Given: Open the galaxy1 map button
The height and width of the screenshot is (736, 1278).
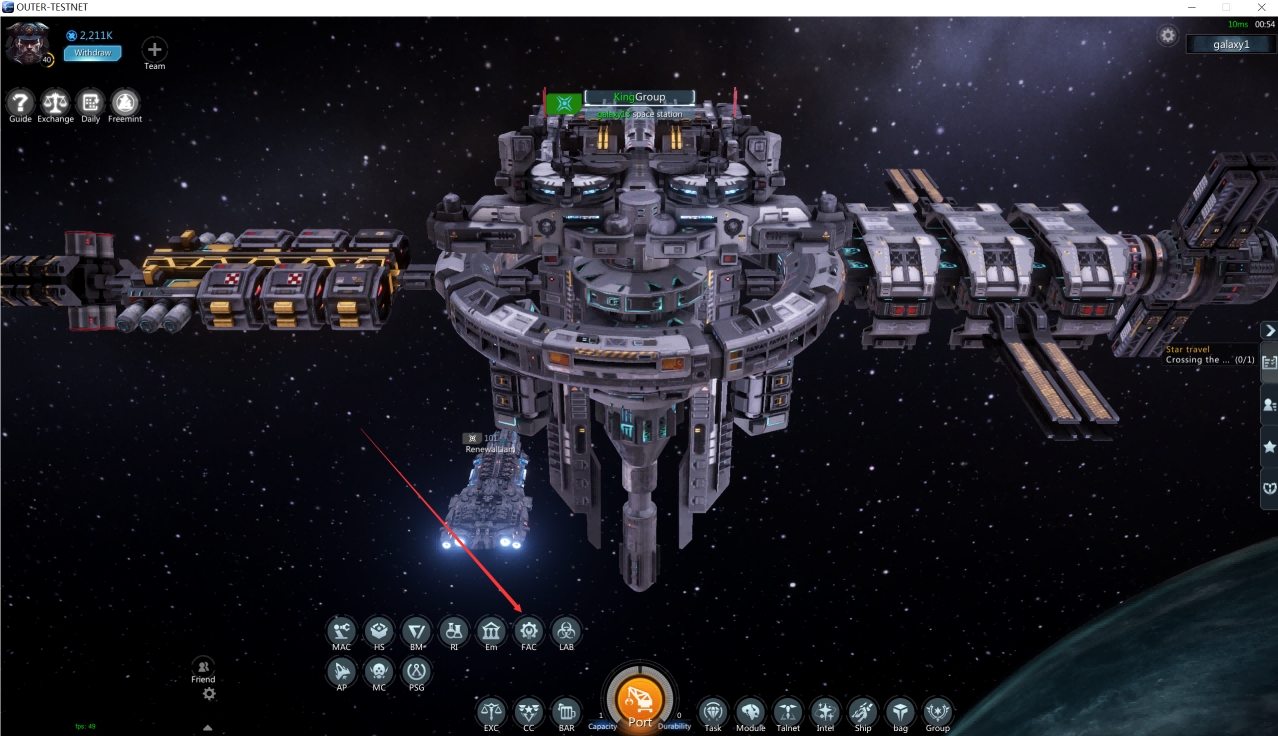Looking at the screenshot, I should pyautogui.click(x=1230, y=44).
